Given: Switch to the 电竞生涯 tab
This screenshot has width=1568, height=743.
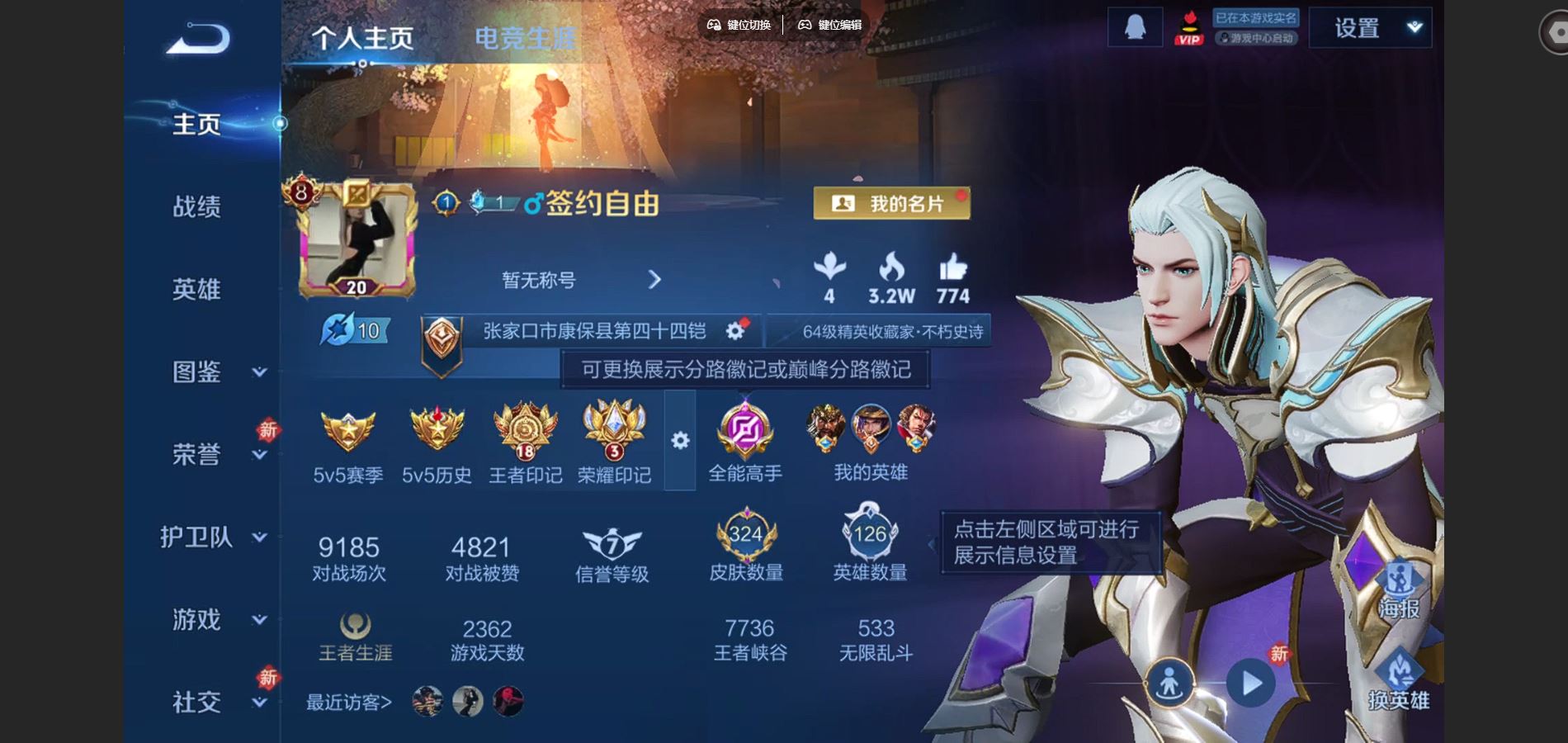Looking at the screenshot, I should tap(526, 36).
